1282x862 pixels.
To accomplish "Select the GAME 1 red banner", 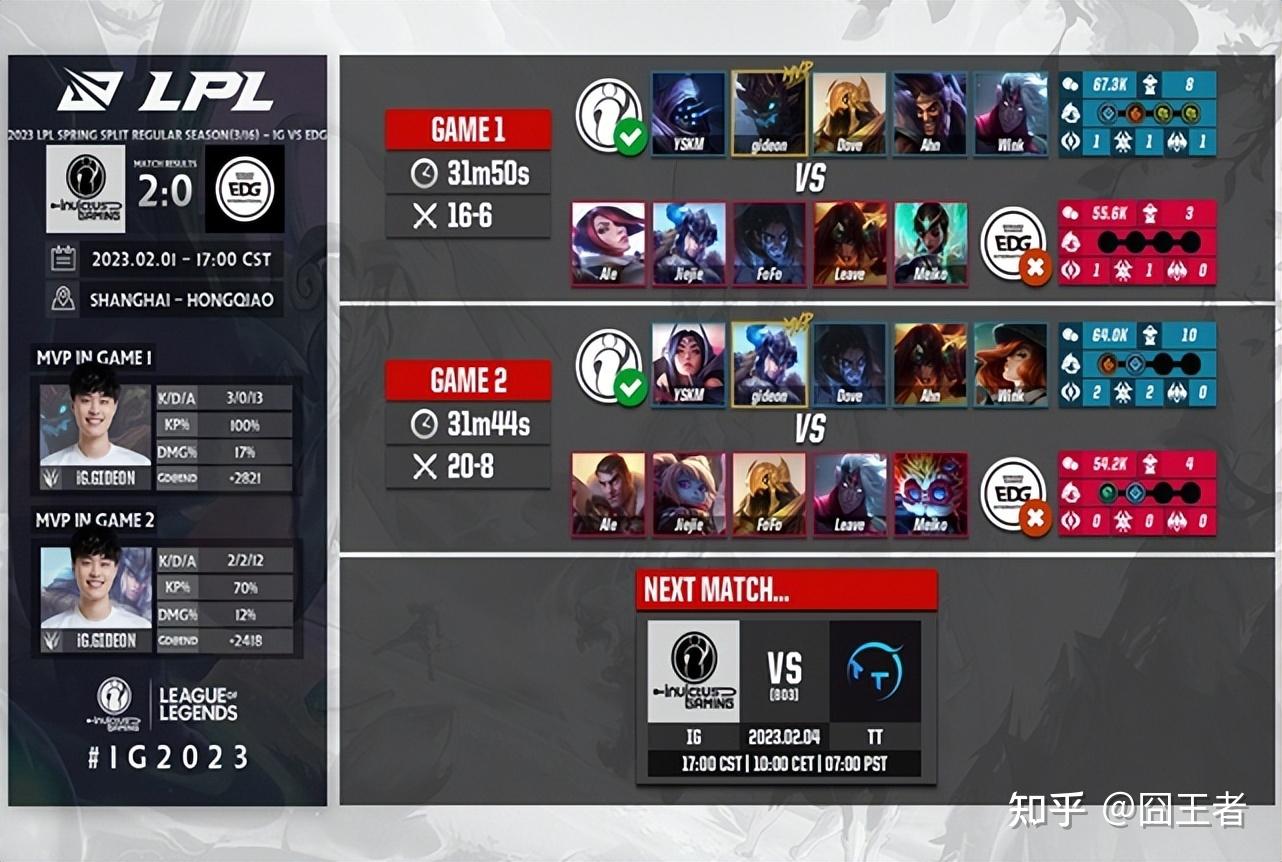I will (468, 130).
